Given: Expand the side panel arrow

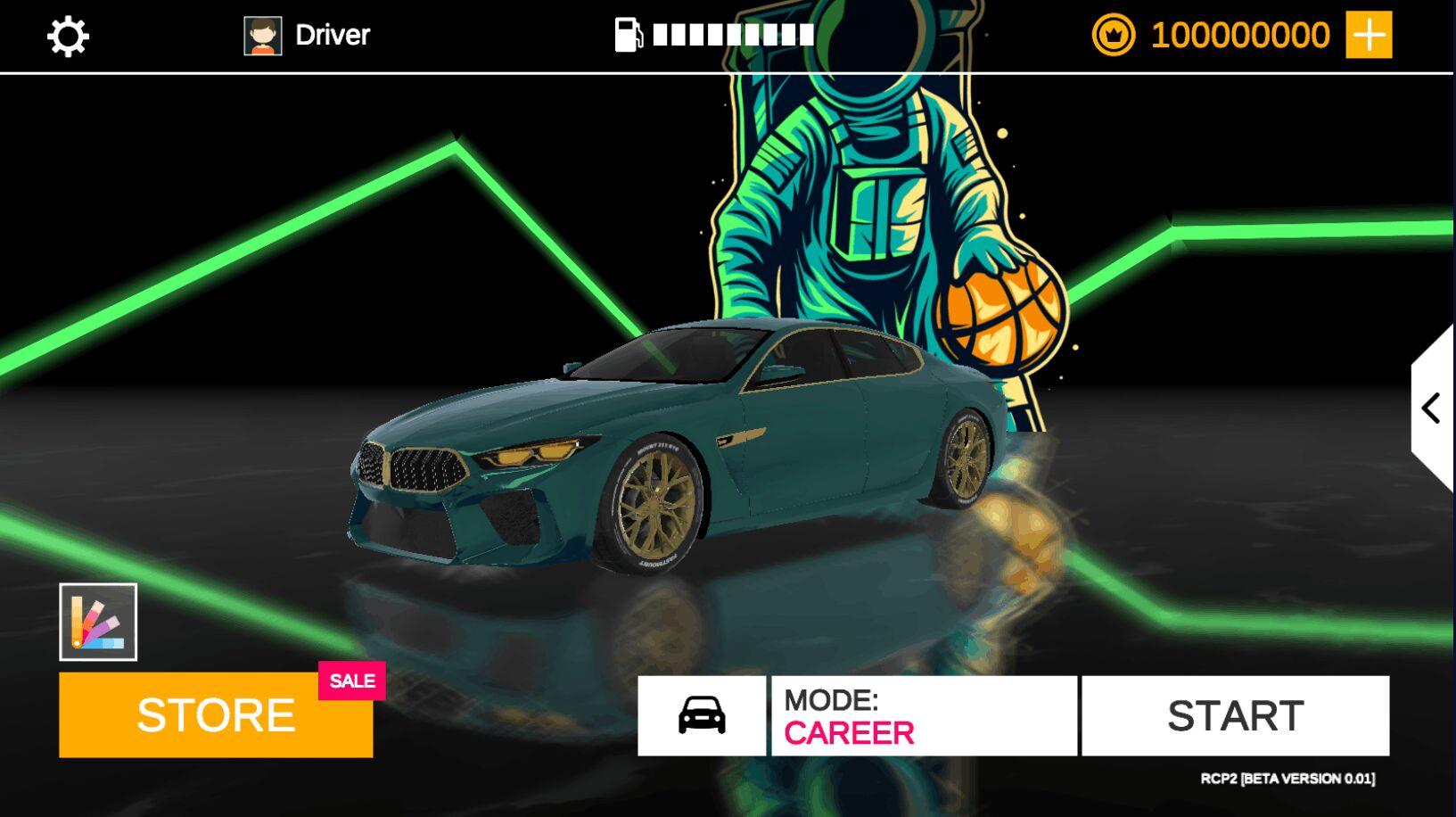Looking at the screenshot, I should pyautogui.click(x=1432, y=408).
